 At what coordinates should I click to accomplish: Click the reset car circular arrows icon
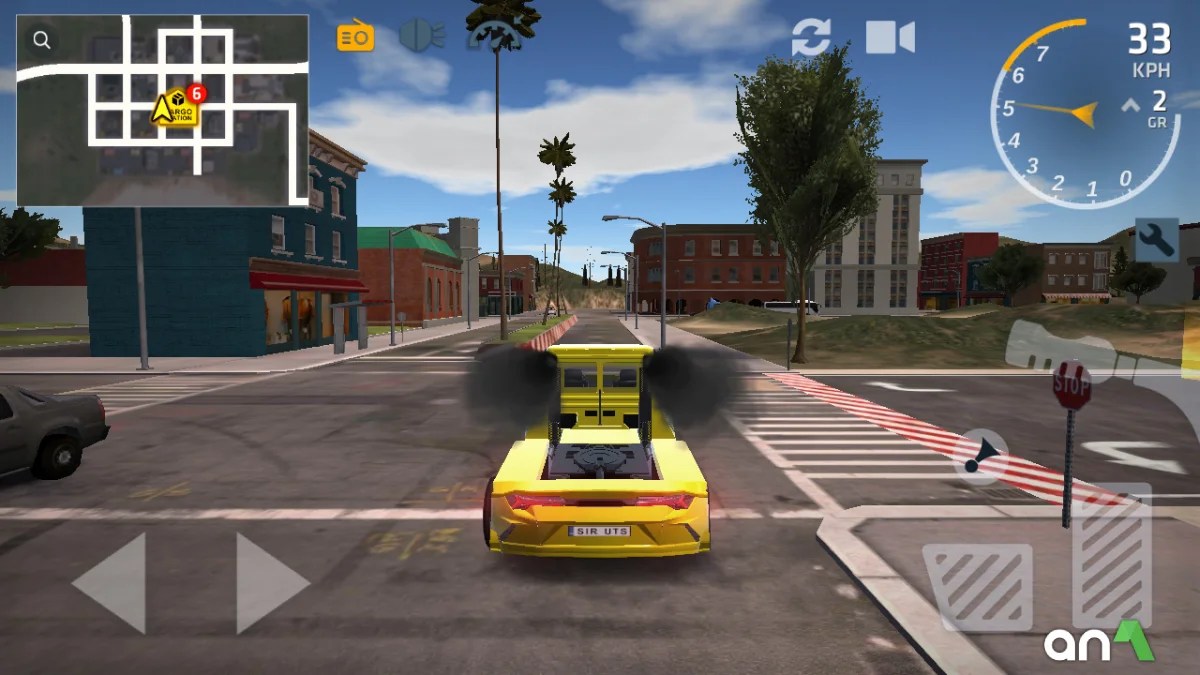coord(811,37)
